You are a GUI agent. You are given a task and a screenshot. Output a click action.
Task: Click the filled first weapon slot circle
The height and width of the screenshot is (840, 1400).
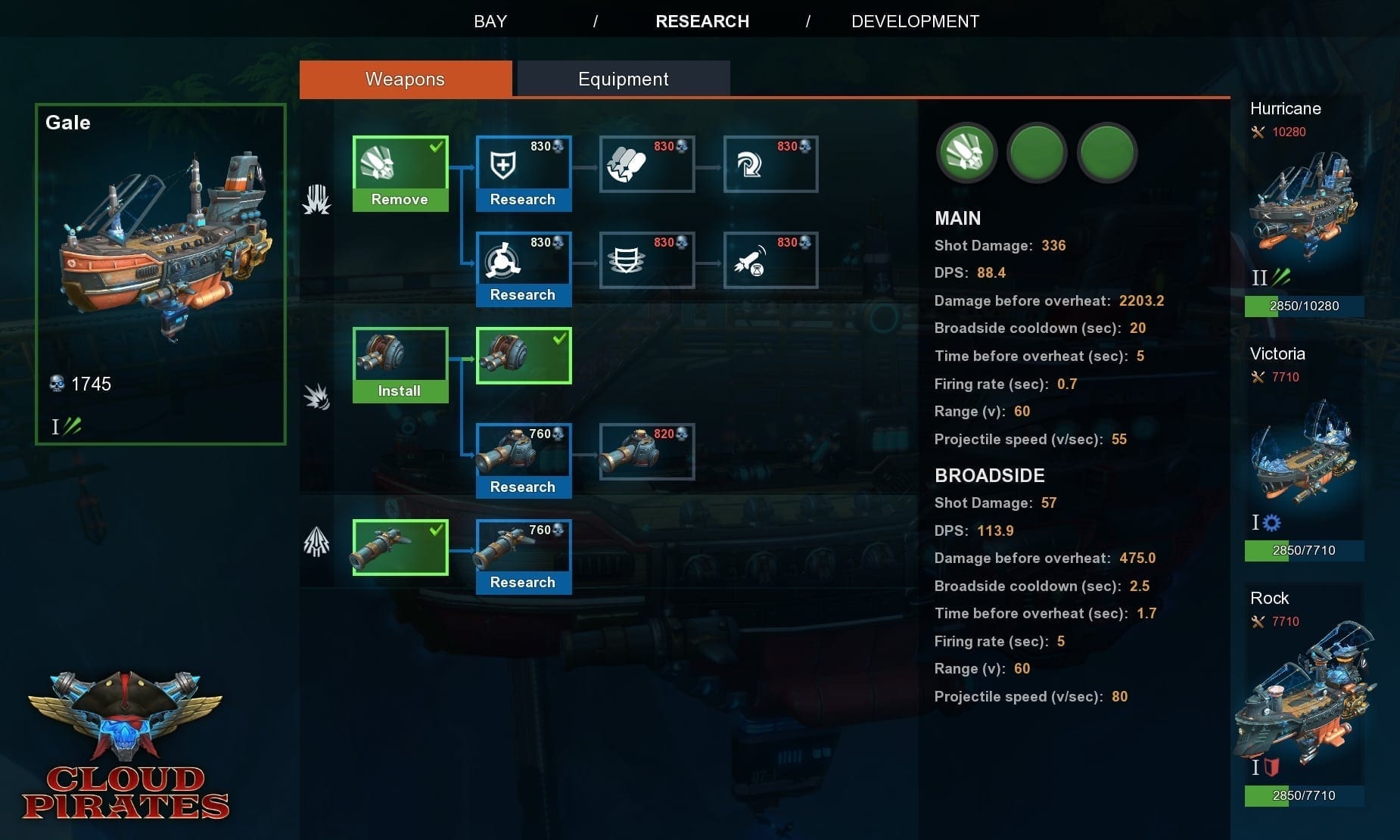pyautogui.click(x=966, y=153)
